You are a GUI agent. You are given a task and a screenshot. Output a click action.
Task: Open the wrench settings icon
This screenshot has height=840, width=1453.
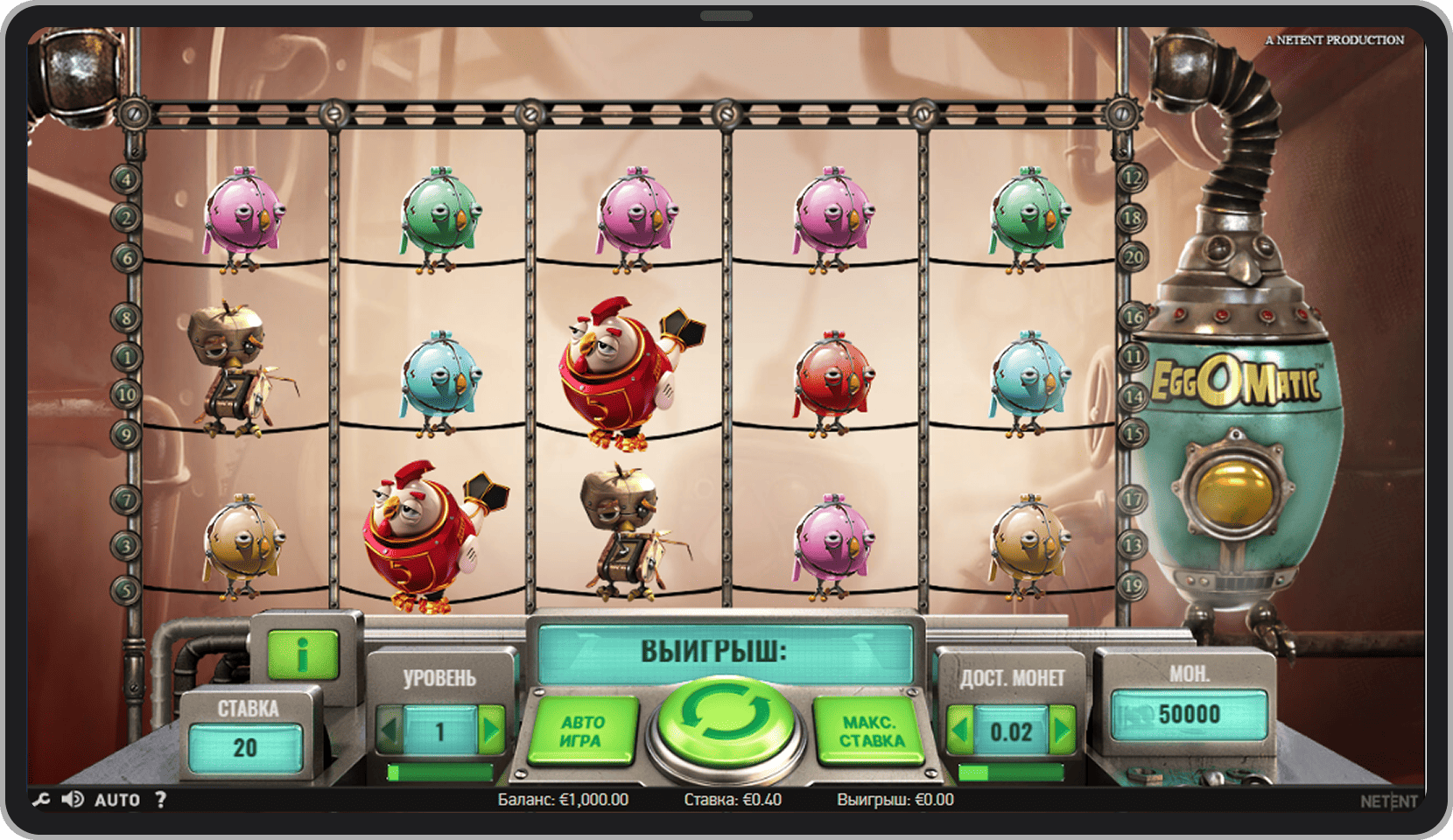coord(41,800)
